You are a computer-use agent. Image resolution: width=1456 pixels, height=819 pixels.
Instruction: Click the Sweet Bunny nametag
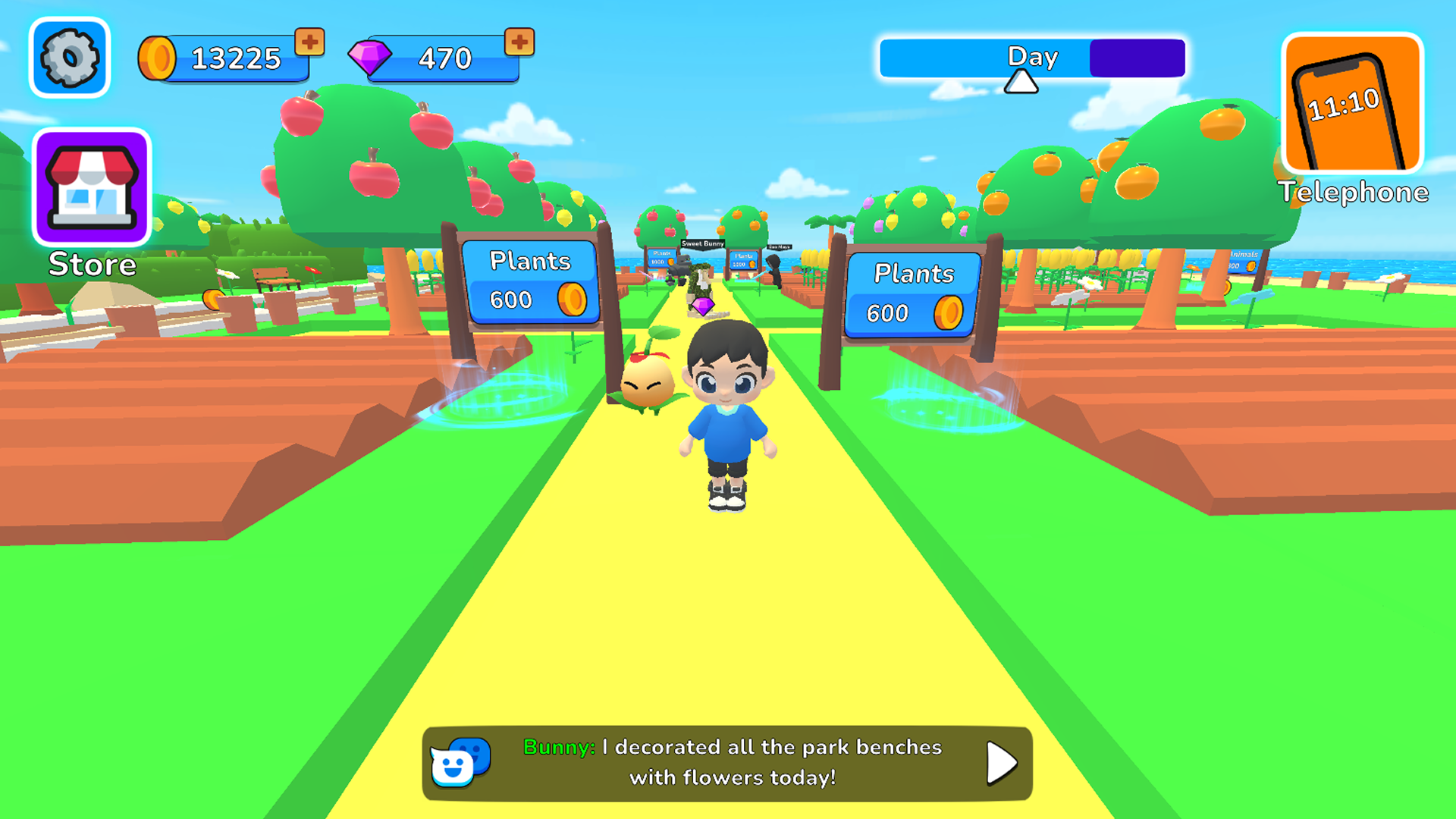point(702,243)
